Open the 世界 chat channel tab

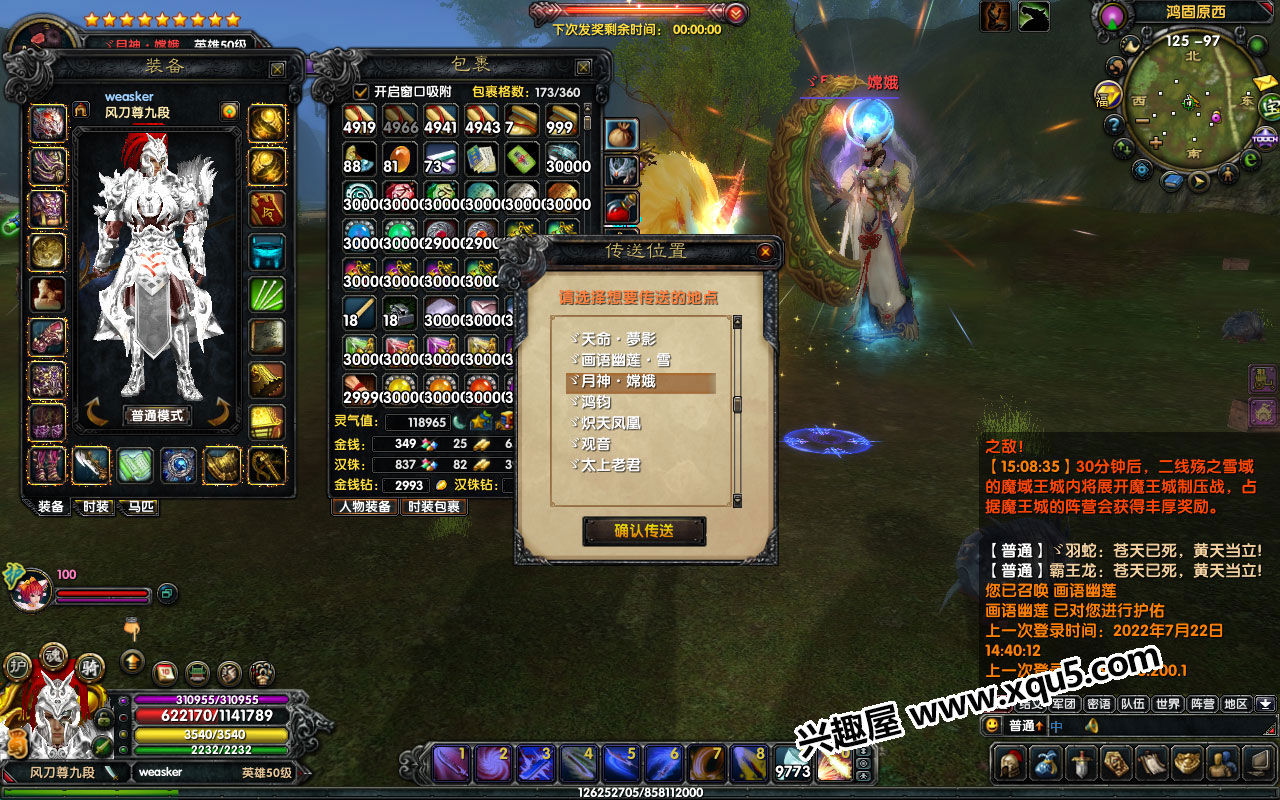[1167, 704]
